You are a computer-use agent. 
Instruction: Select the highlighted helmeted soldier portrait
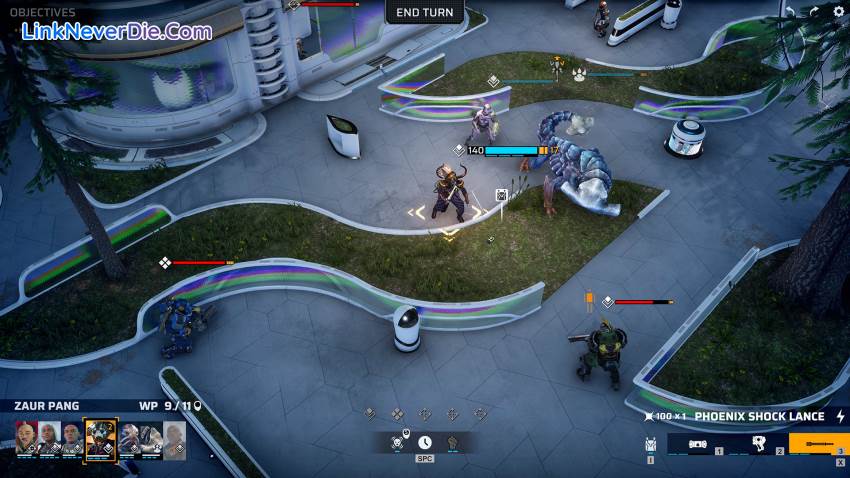pyautogui.click(x=100, y=439)
